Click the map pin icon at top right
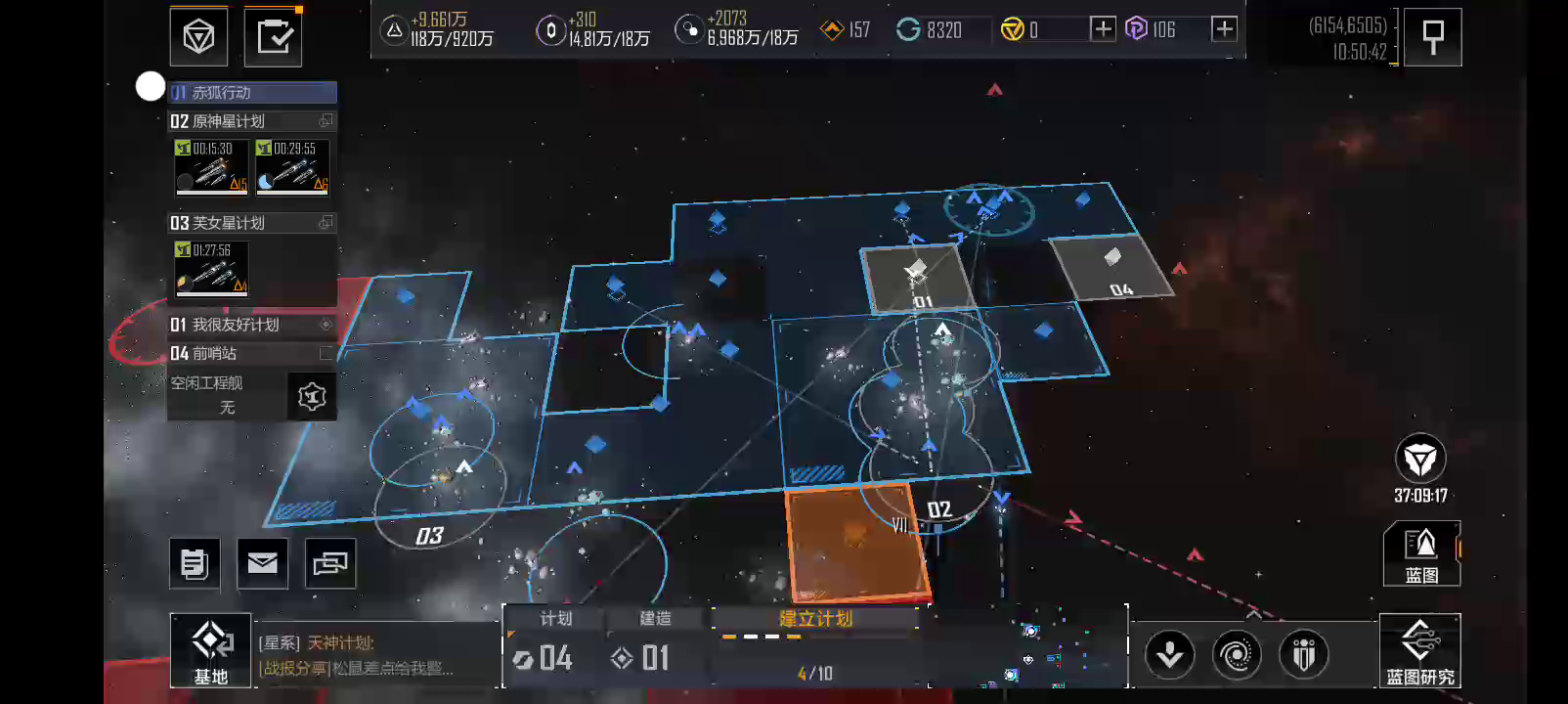Viewport: 1568px width, 704px height. pos(1433,37)
